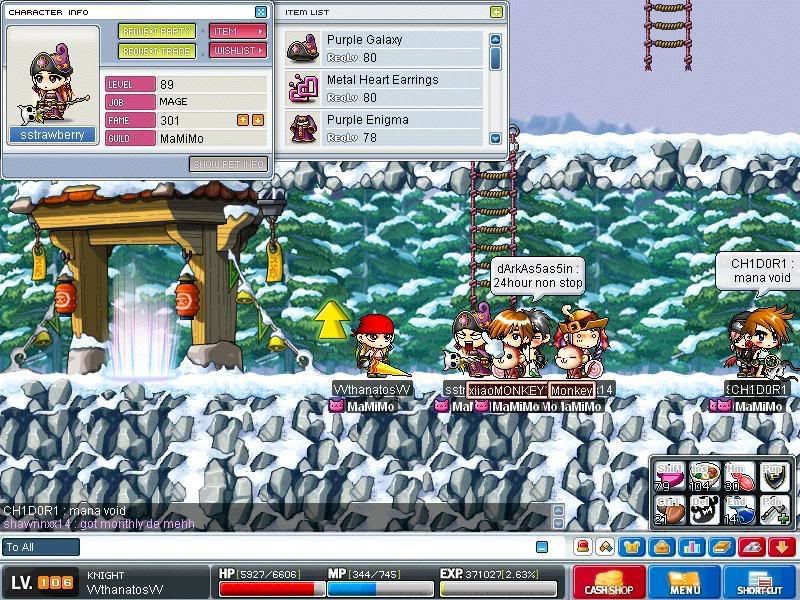The image size is (800, 600).
Task: Open the Cash Shop
Action: 608,583
